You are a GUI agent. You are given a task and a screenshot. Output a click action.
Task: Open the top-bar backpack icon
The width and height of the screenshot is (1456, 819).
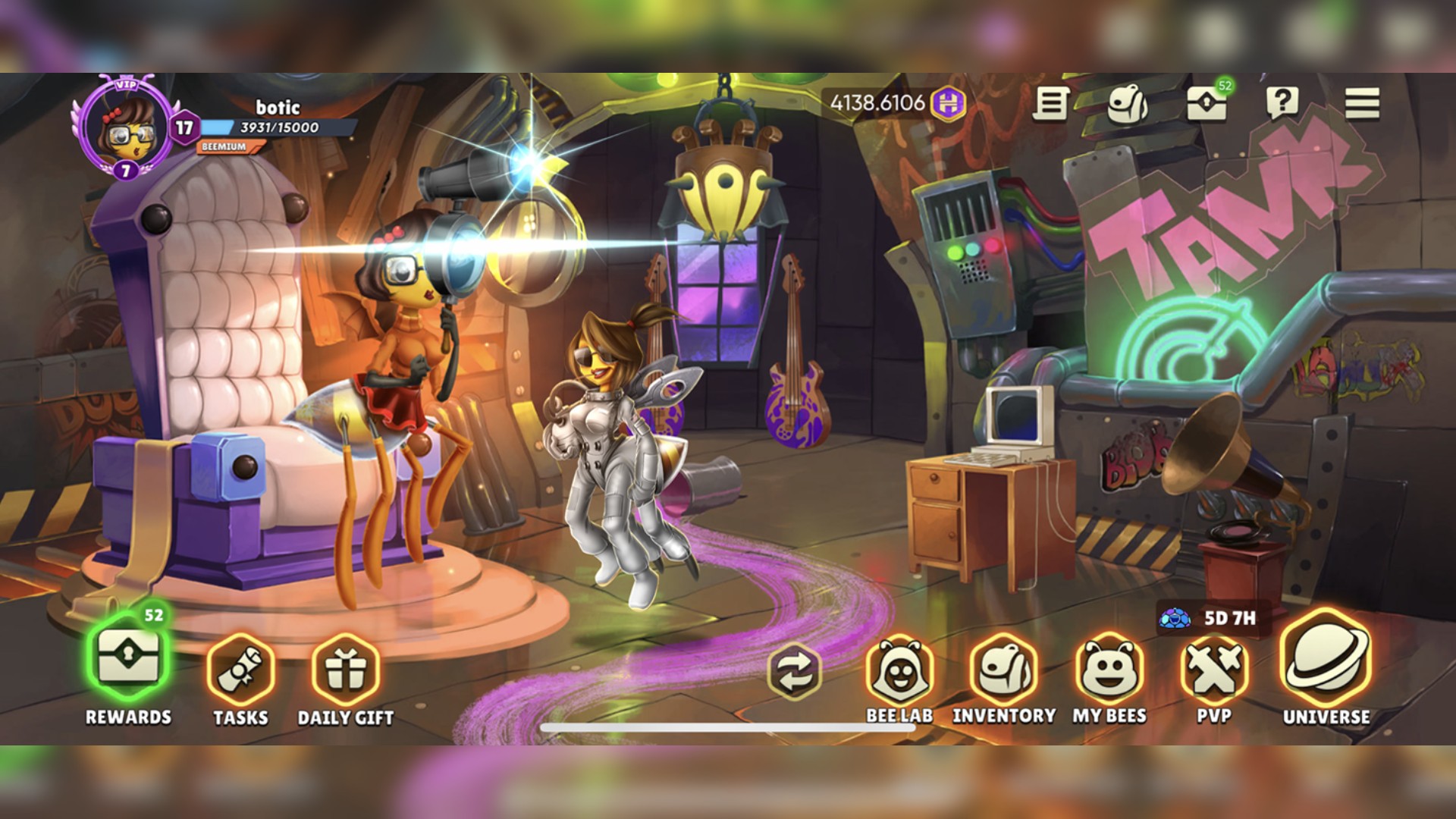tap(1127, 104)
